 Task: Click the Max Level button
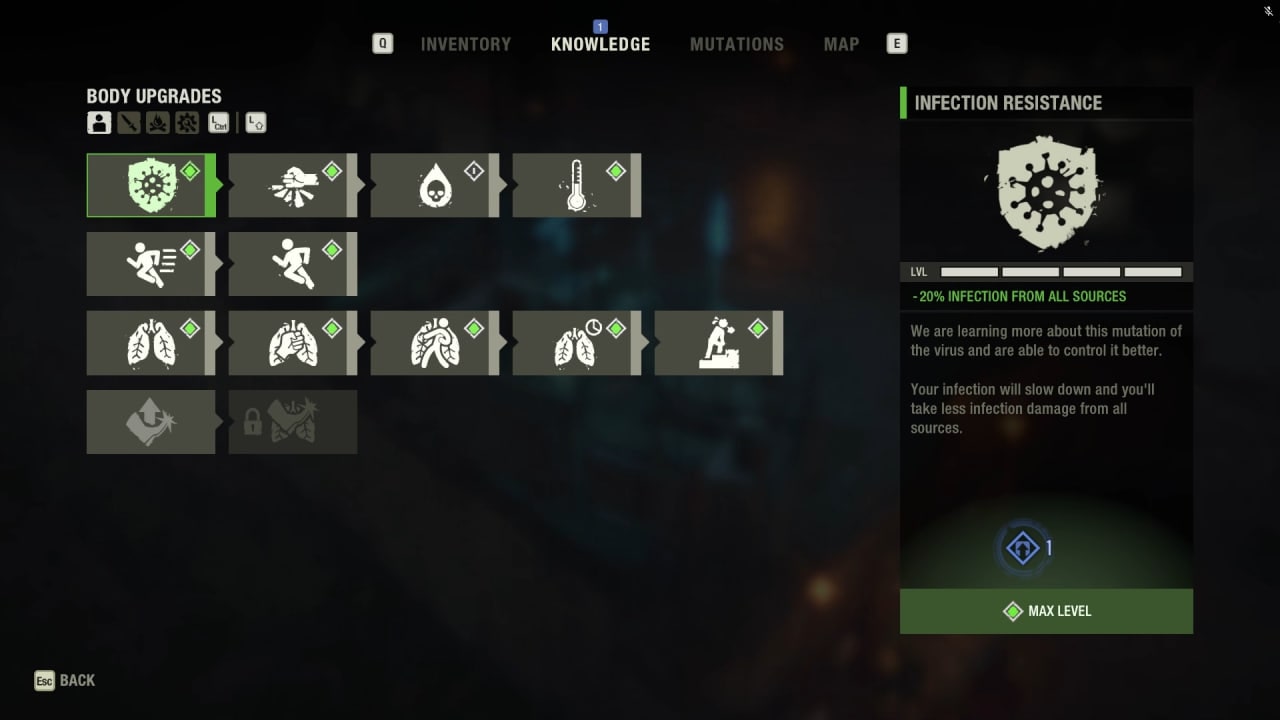click(1046, 611)
